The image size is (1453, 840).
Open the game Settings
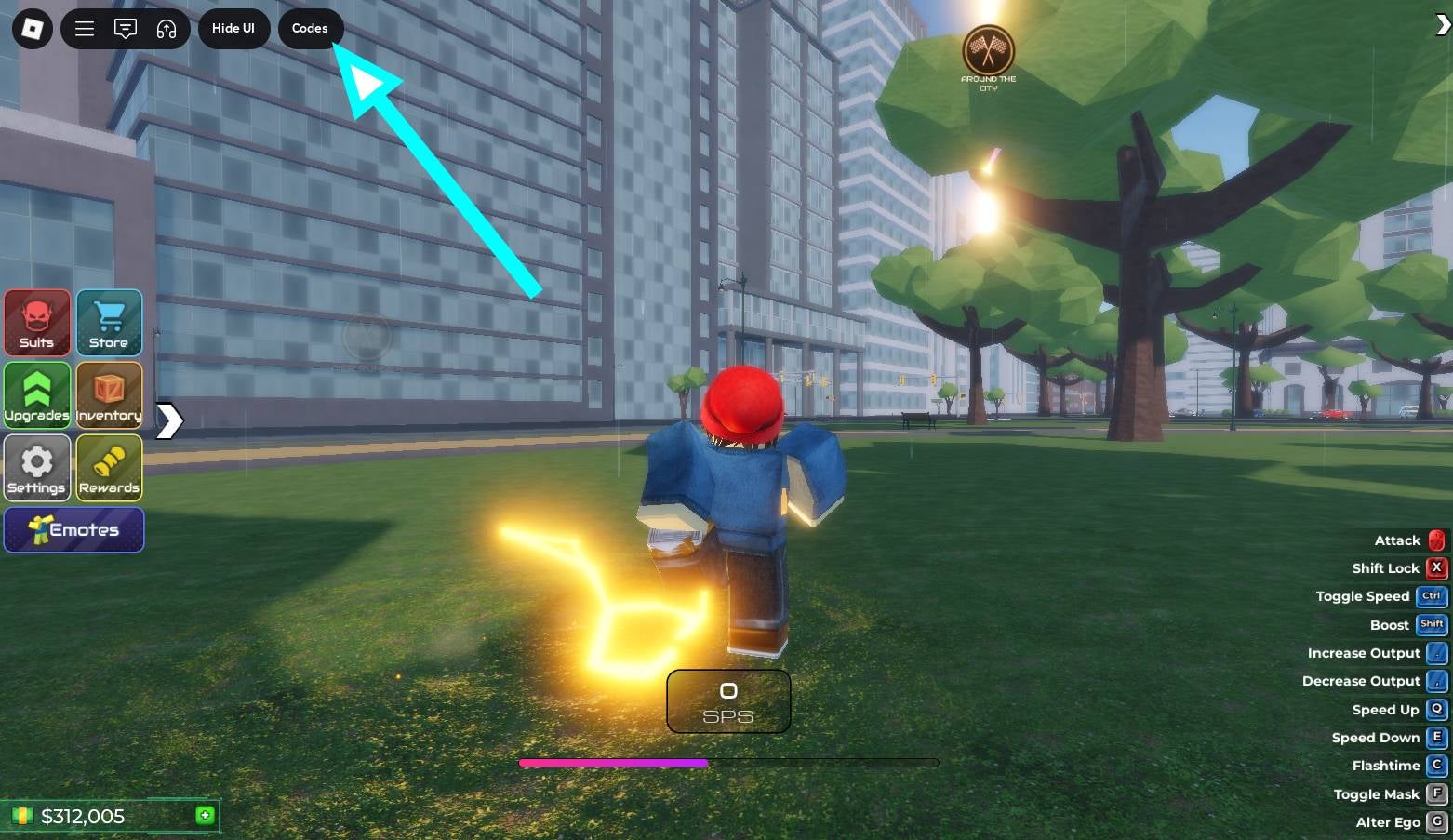tap(37, 467)
